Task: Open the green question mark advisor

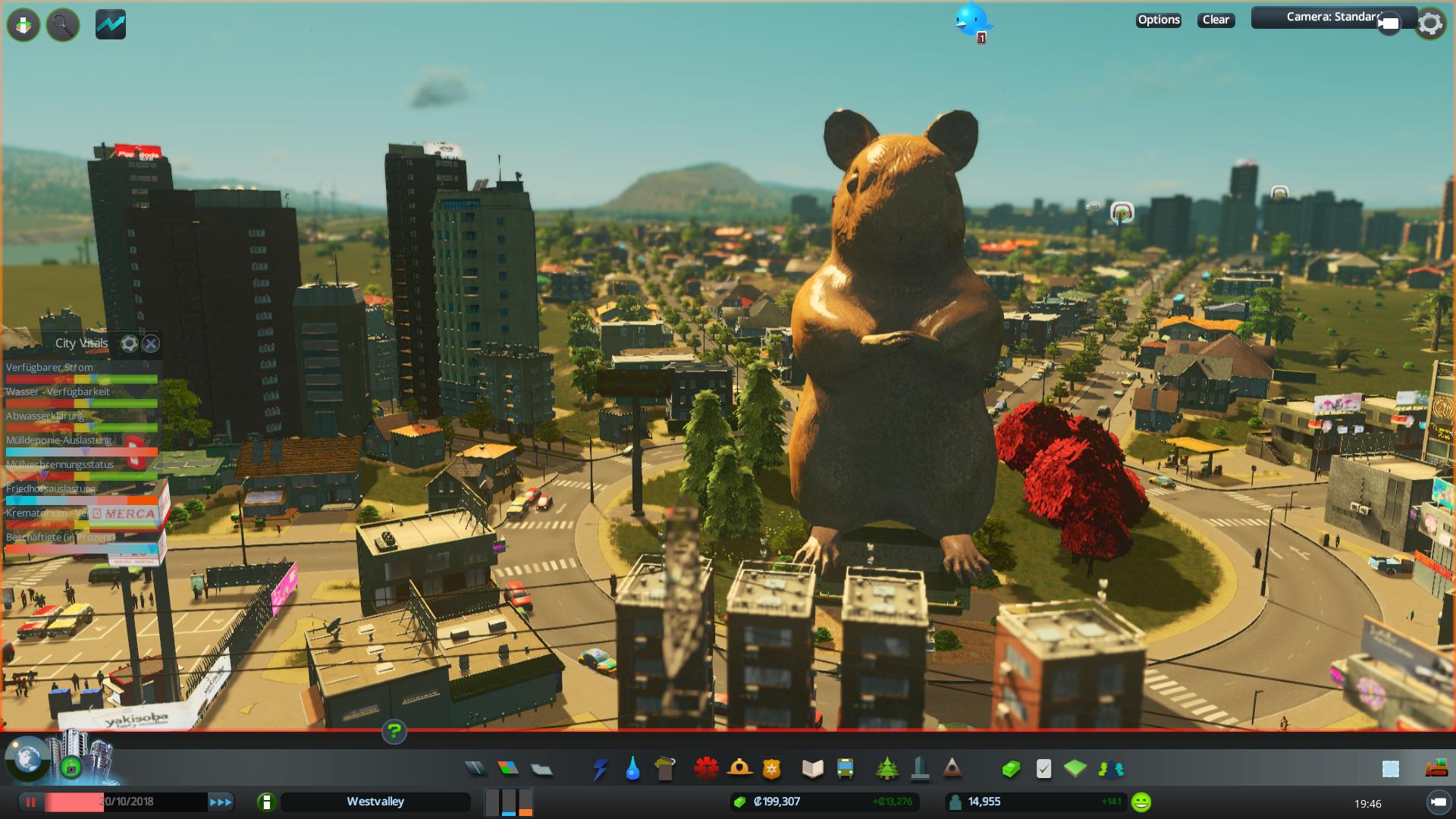Action: [x=394, y=732]
